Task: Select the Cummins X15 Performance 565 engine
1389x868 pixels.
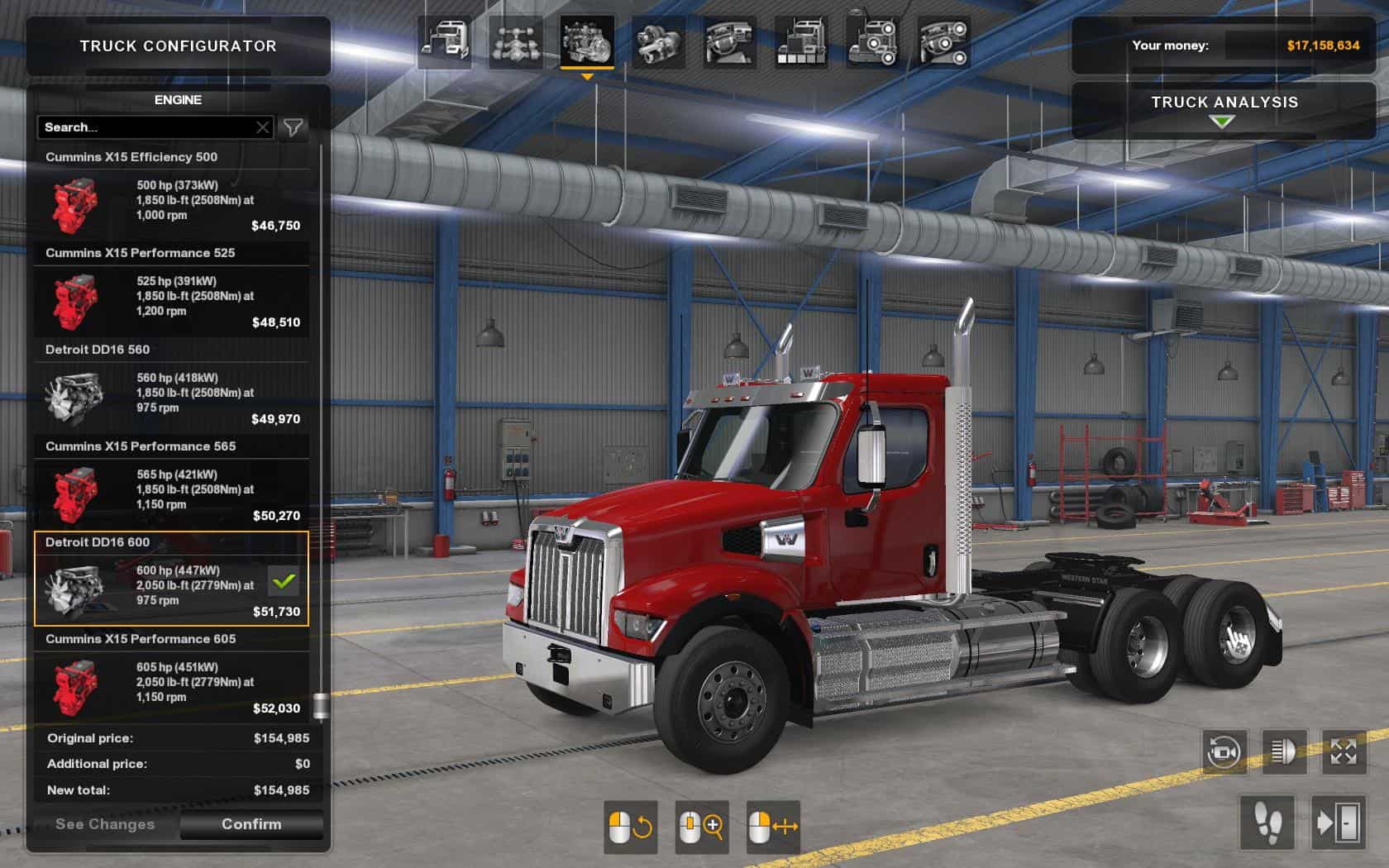Action: tap(171, 494)
